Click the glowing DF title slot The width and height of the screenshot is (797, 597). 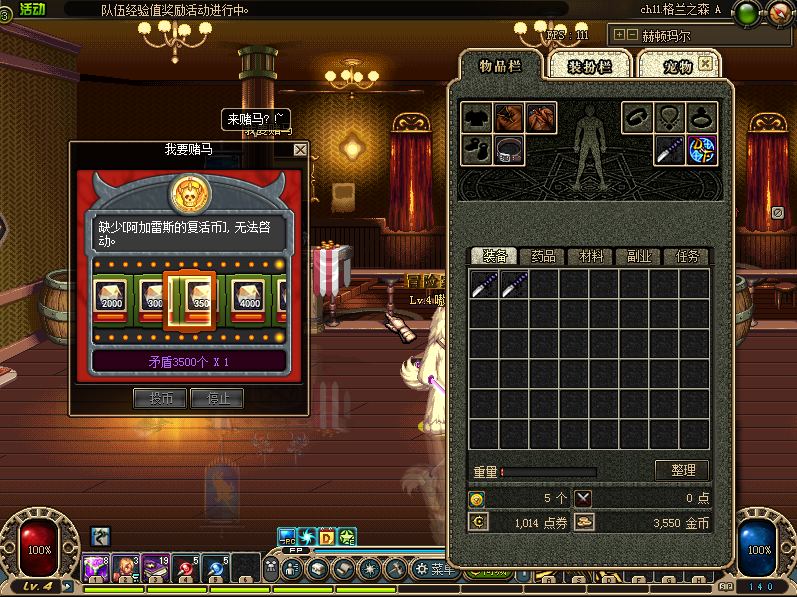click(702, 150)
